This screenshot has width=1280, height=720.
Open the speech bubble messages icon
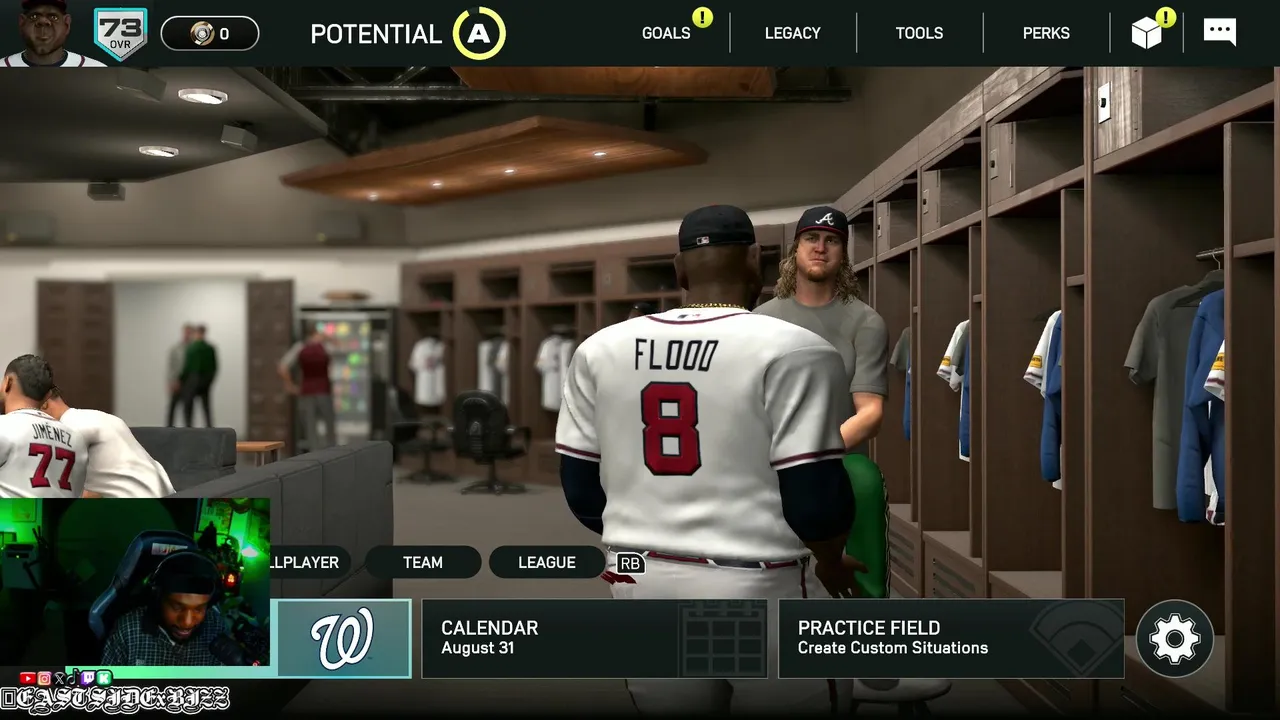point(1220,31)
